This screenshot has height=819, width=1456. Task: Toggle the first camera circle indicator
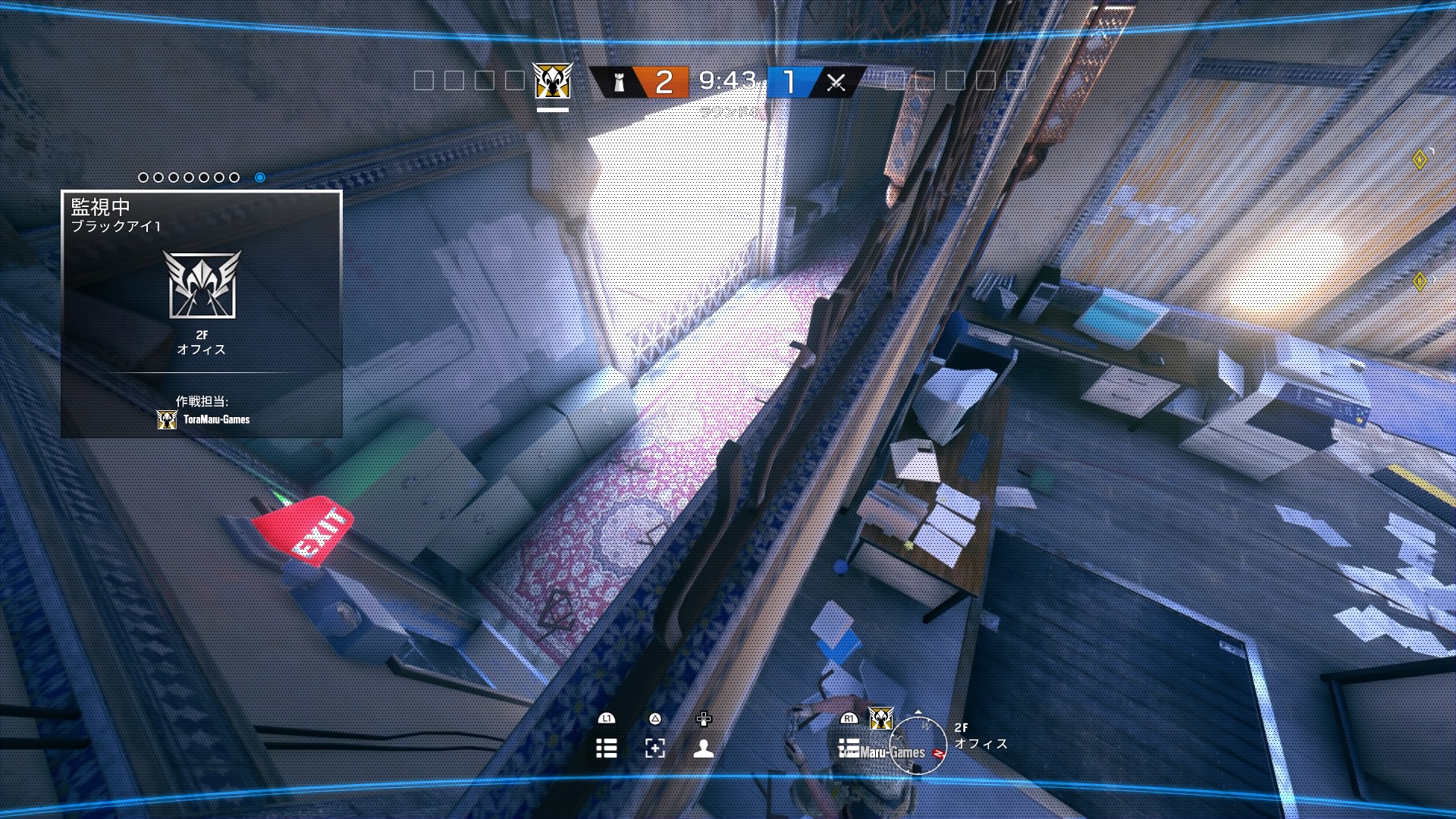(143, 177)
